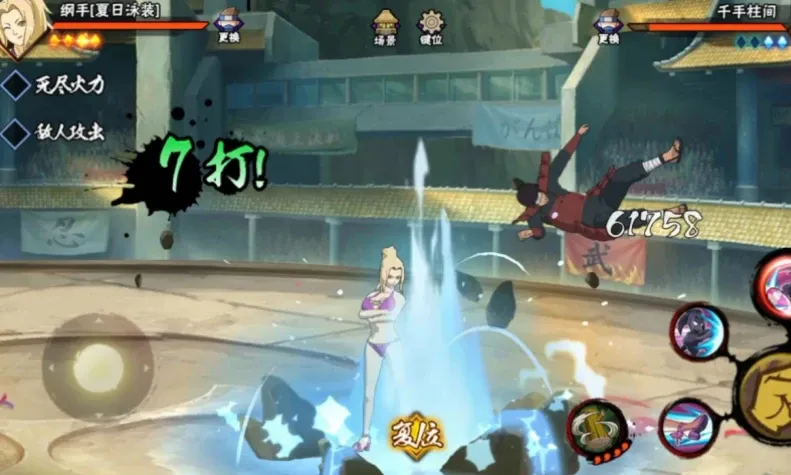Viewport: 791px width, 475px height.
Task: Activate the wooden log substitution skill
Action: pos(597,428)
